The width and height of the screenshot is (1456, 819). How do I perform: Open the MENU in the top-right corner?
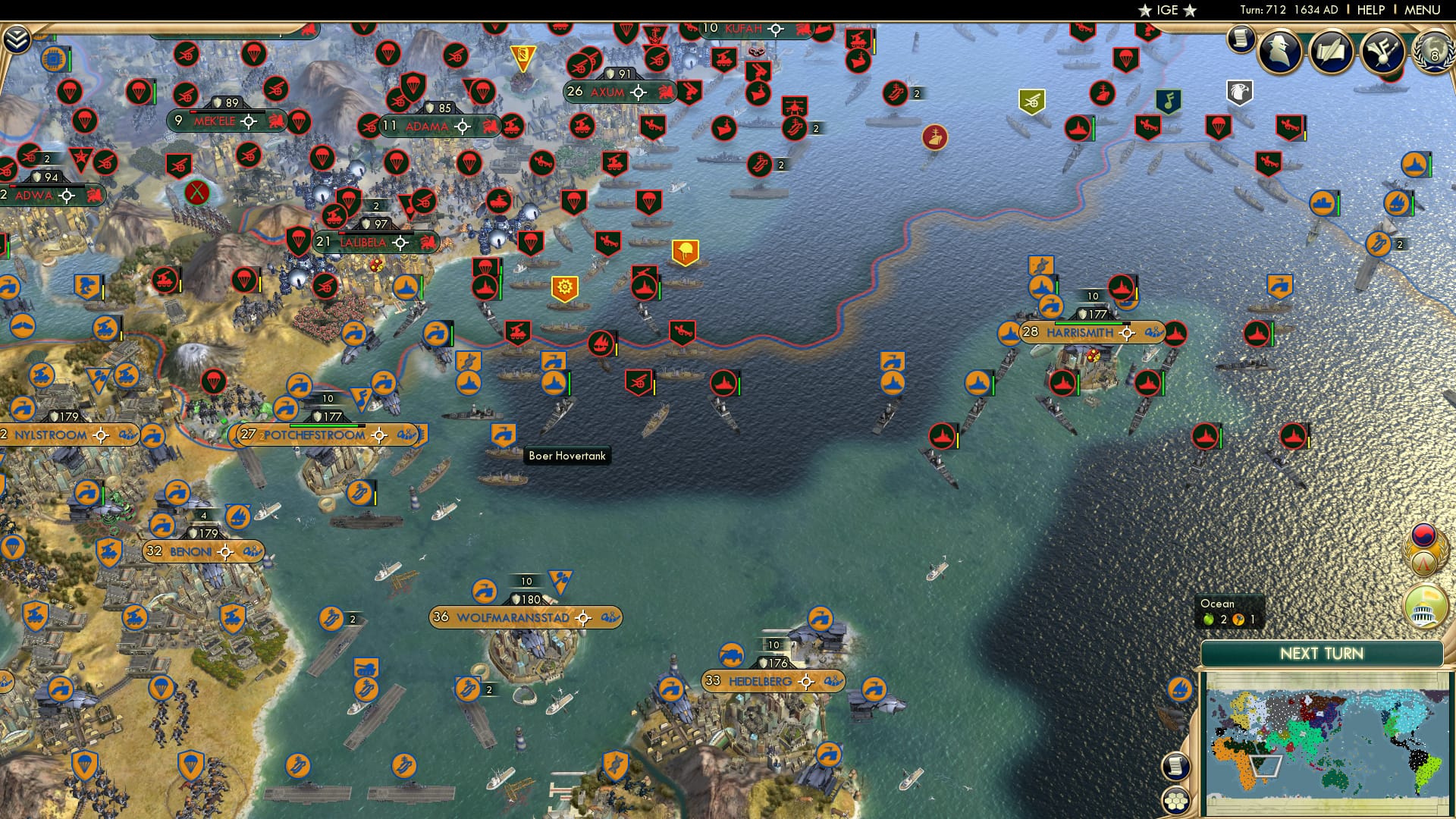(1423, 10)
